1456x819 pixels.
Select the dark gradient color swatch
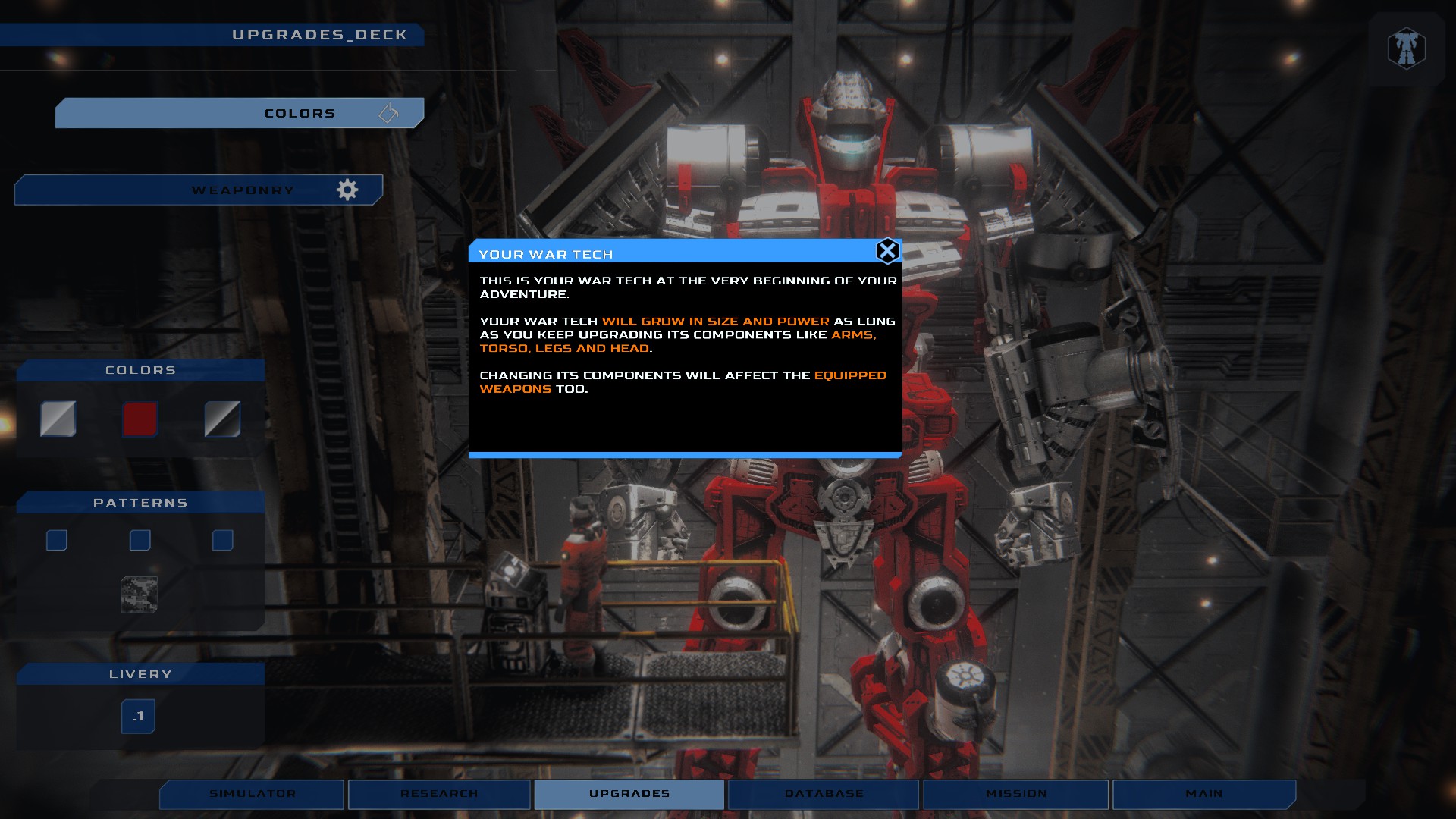(222, 419)
